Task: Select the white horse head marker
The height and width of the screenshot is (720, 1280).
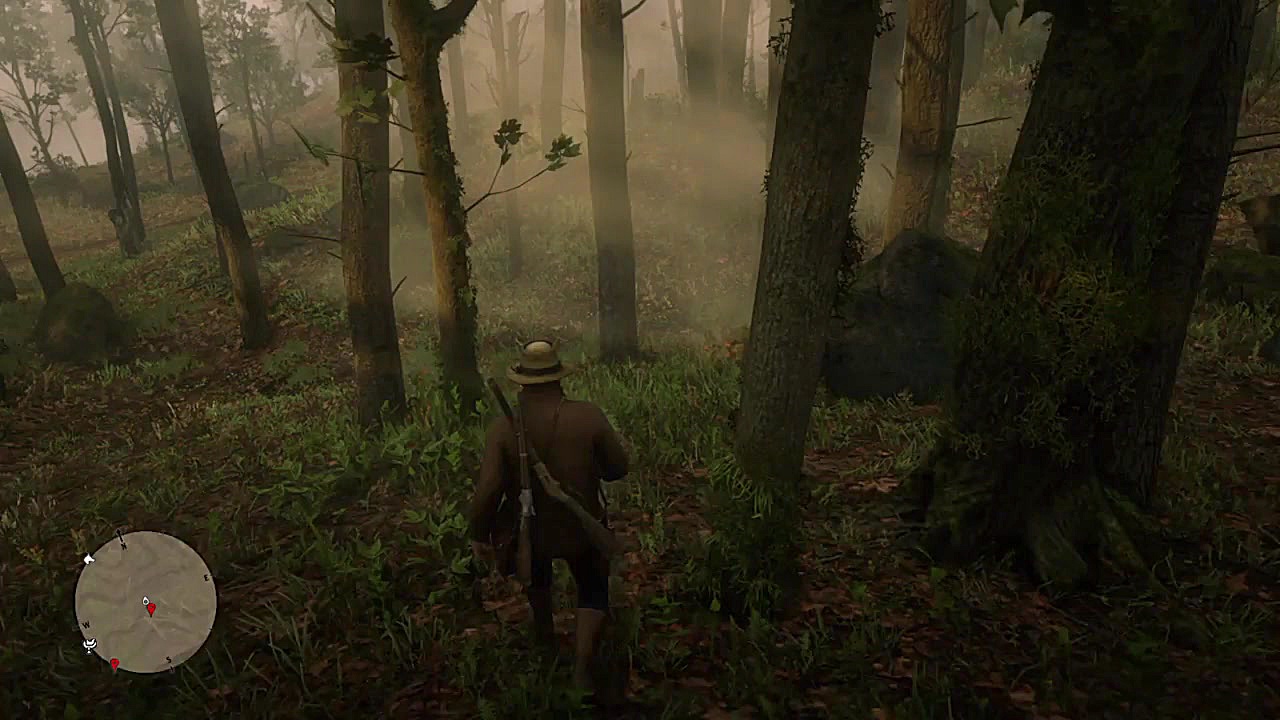Action: pyautogui.click(x=89, y=560)
